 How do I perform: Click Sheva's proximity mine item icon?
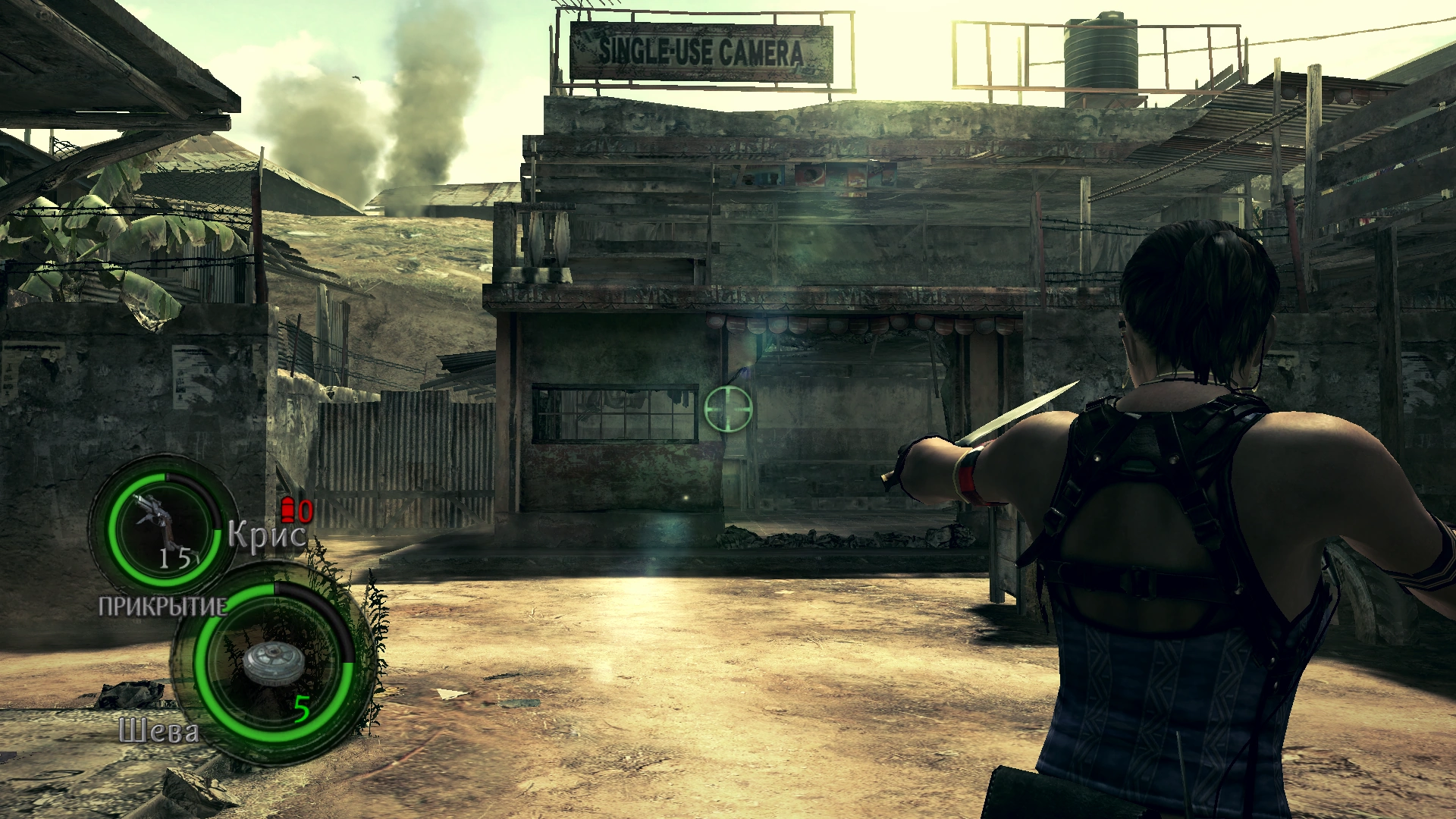[274, 664]
